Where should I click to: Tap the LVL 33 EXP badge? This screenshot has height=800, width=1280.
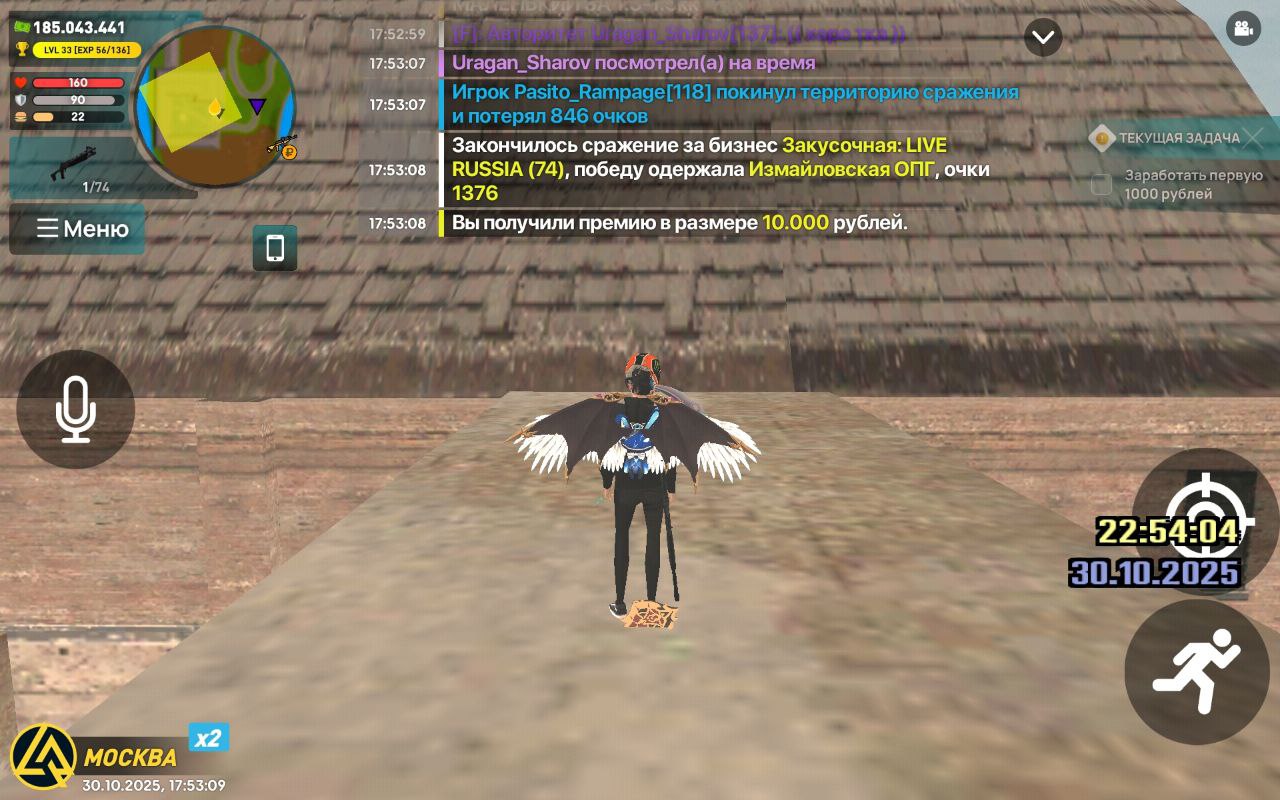coord(86,48)
